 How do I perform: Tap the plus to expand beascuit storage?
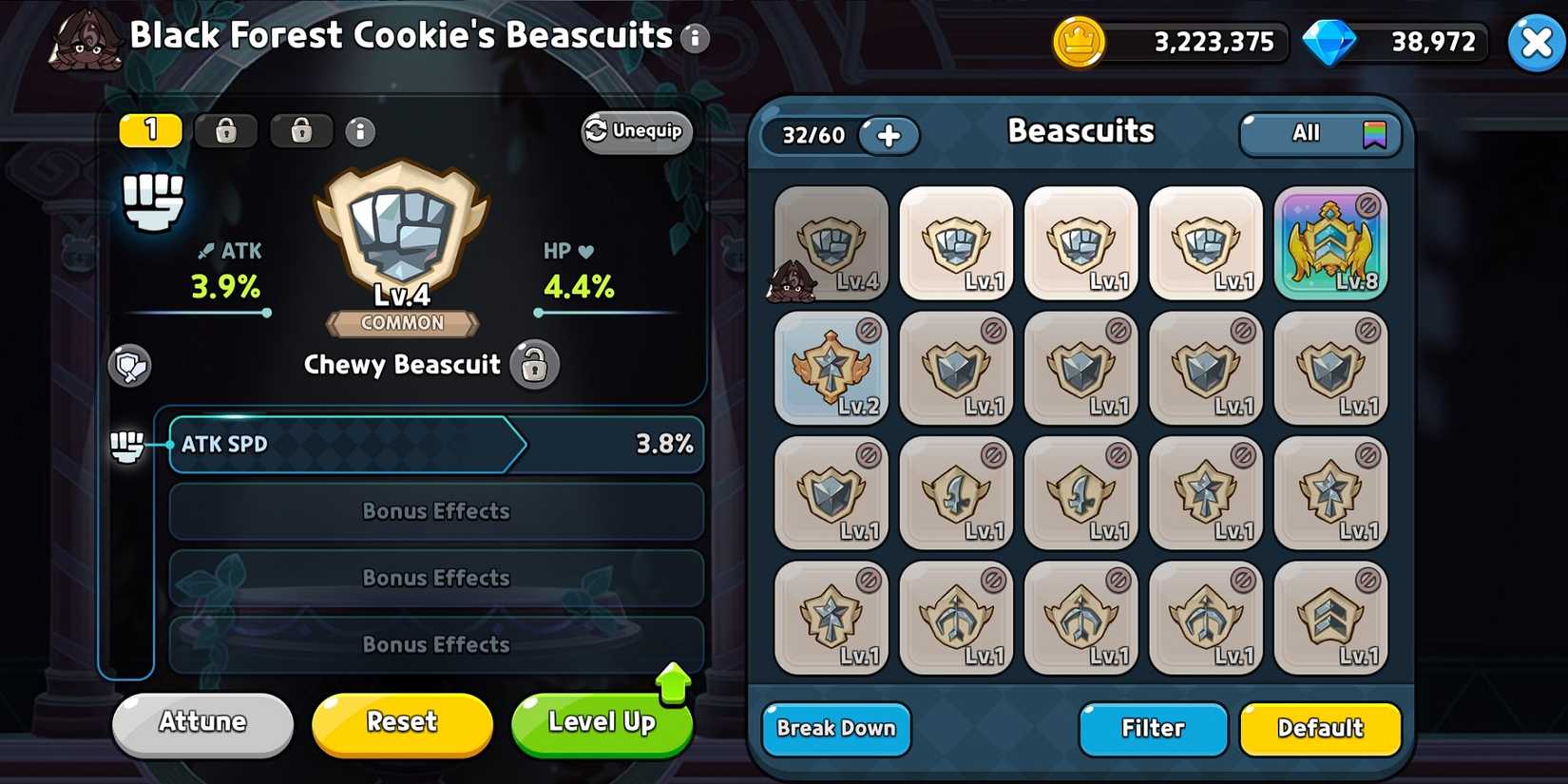click(889, 136)
